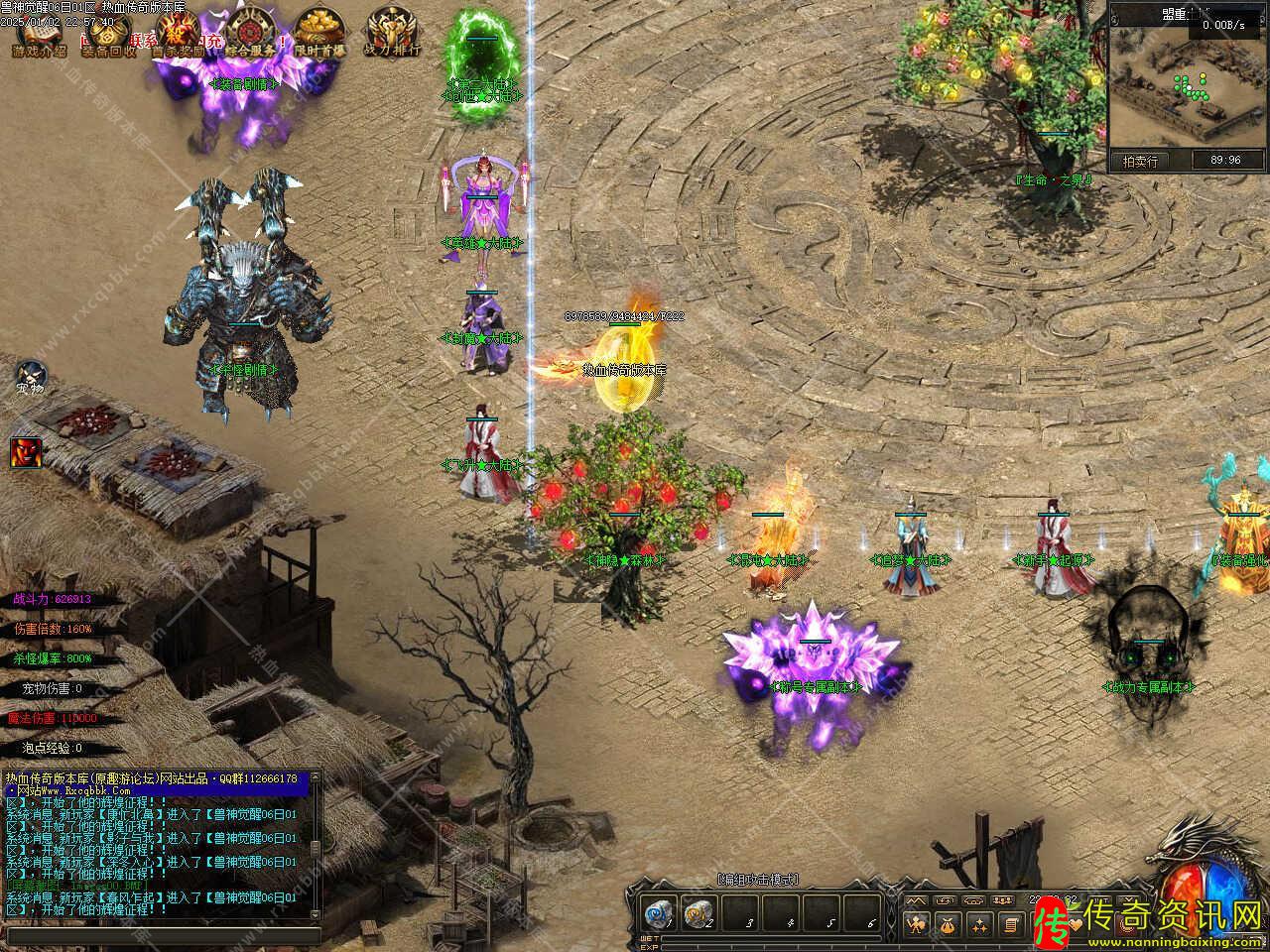The image size is (1270, 952).
Task: Use the orange scroll in hotbar slot 2
Action: (x=699, y=914)
